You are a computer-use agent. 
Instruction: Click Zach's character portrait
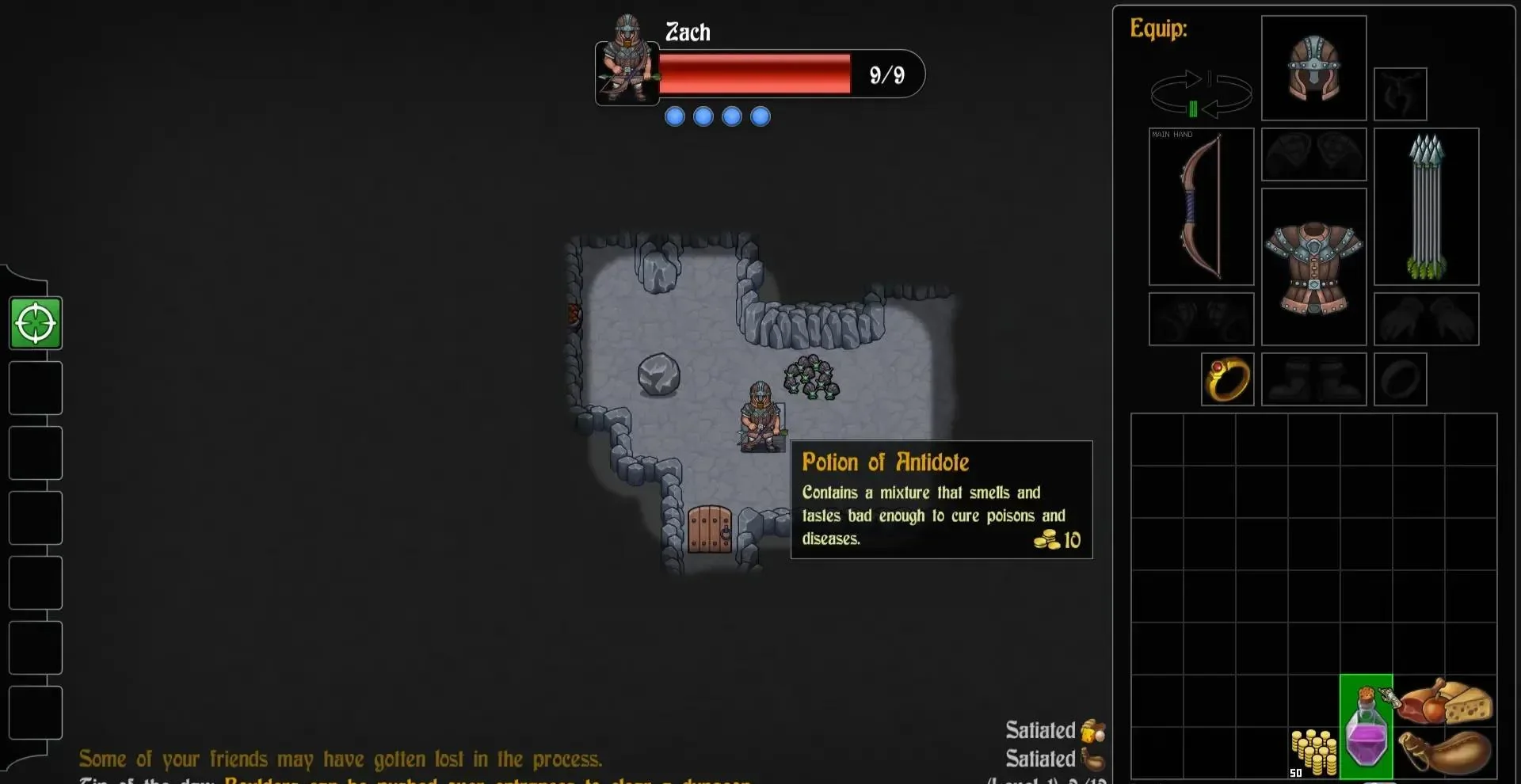[x=627, y=62]
